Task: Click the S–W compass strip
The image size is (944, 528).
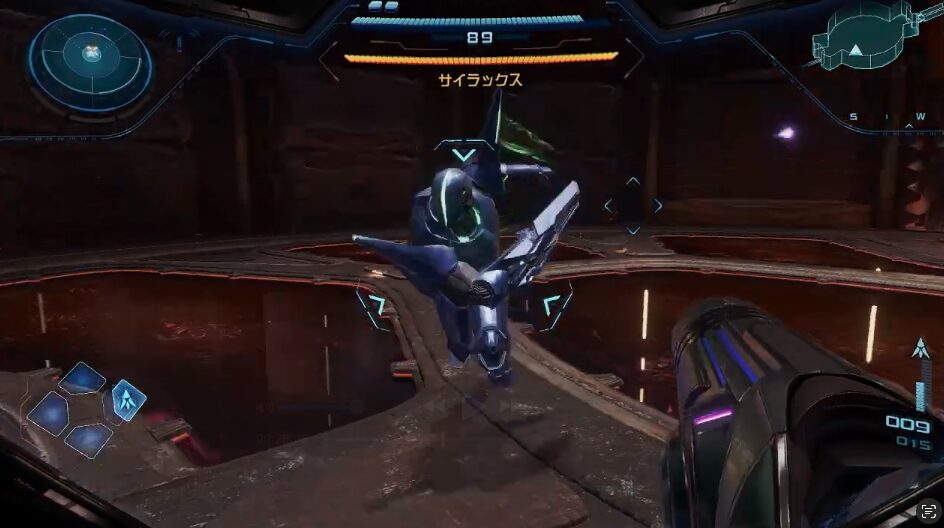Action: tap(888, 117)
